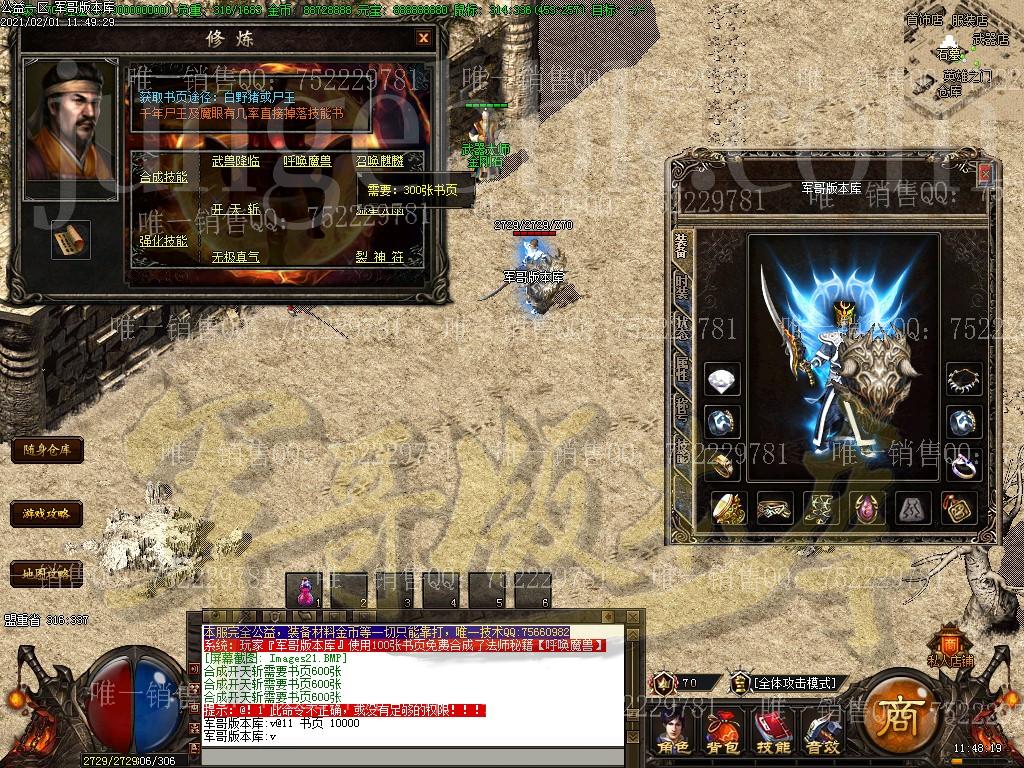
Task: Close the character equipment panel
Action: click(x=985, y=174)
